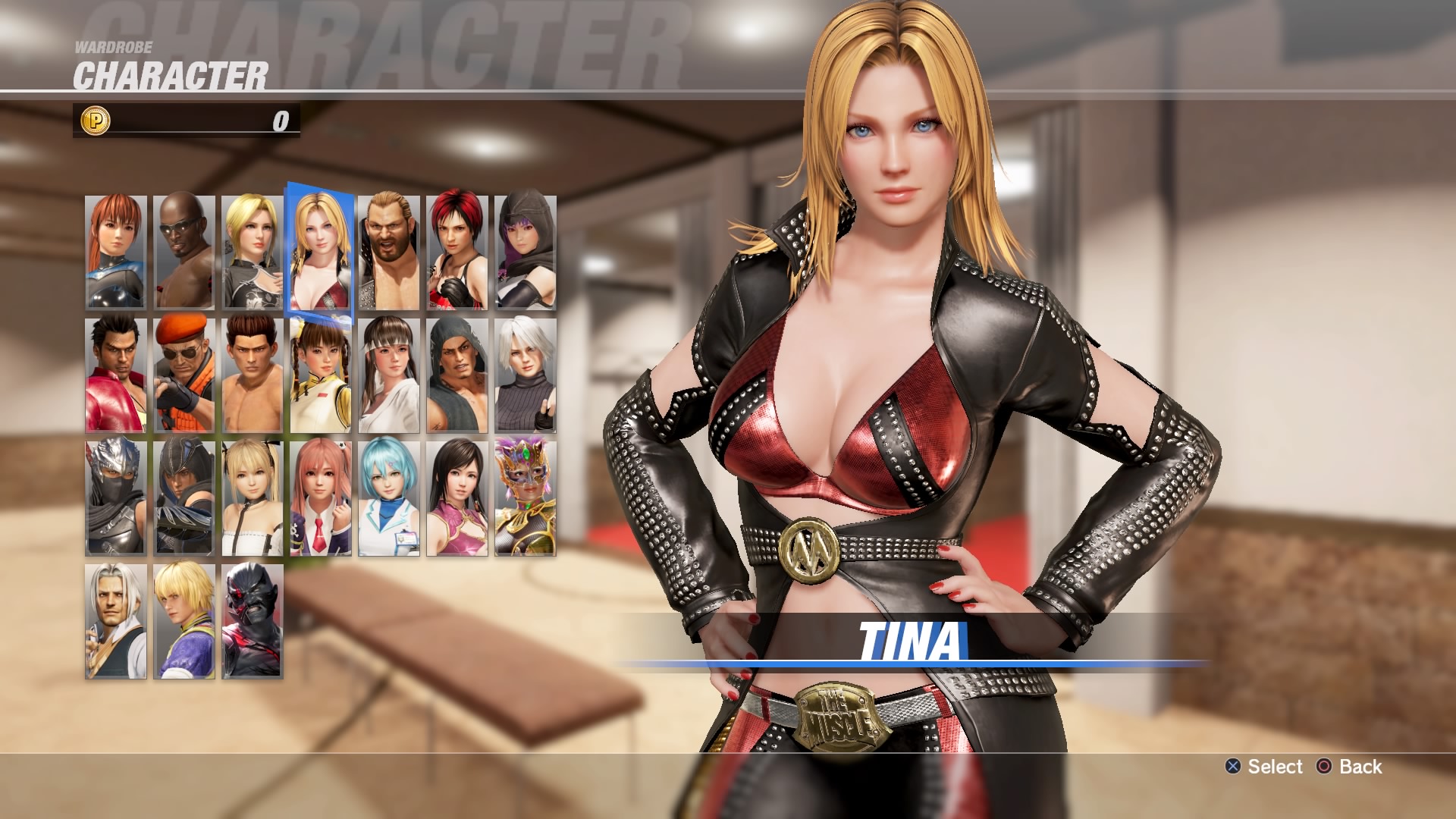Choose the man in the red jacket

[x=116, y=375]
